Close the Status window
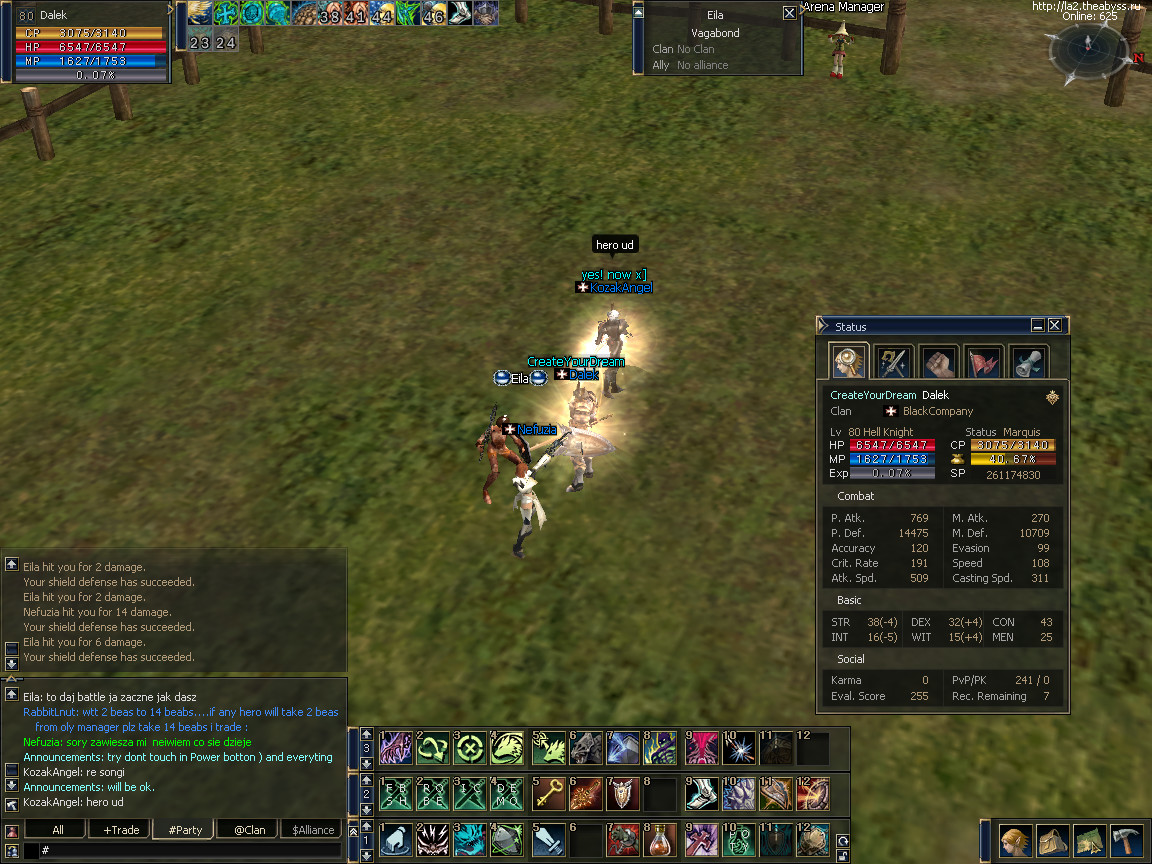This screenshot has width=1152, height=864. click(x=1055, y=326)
